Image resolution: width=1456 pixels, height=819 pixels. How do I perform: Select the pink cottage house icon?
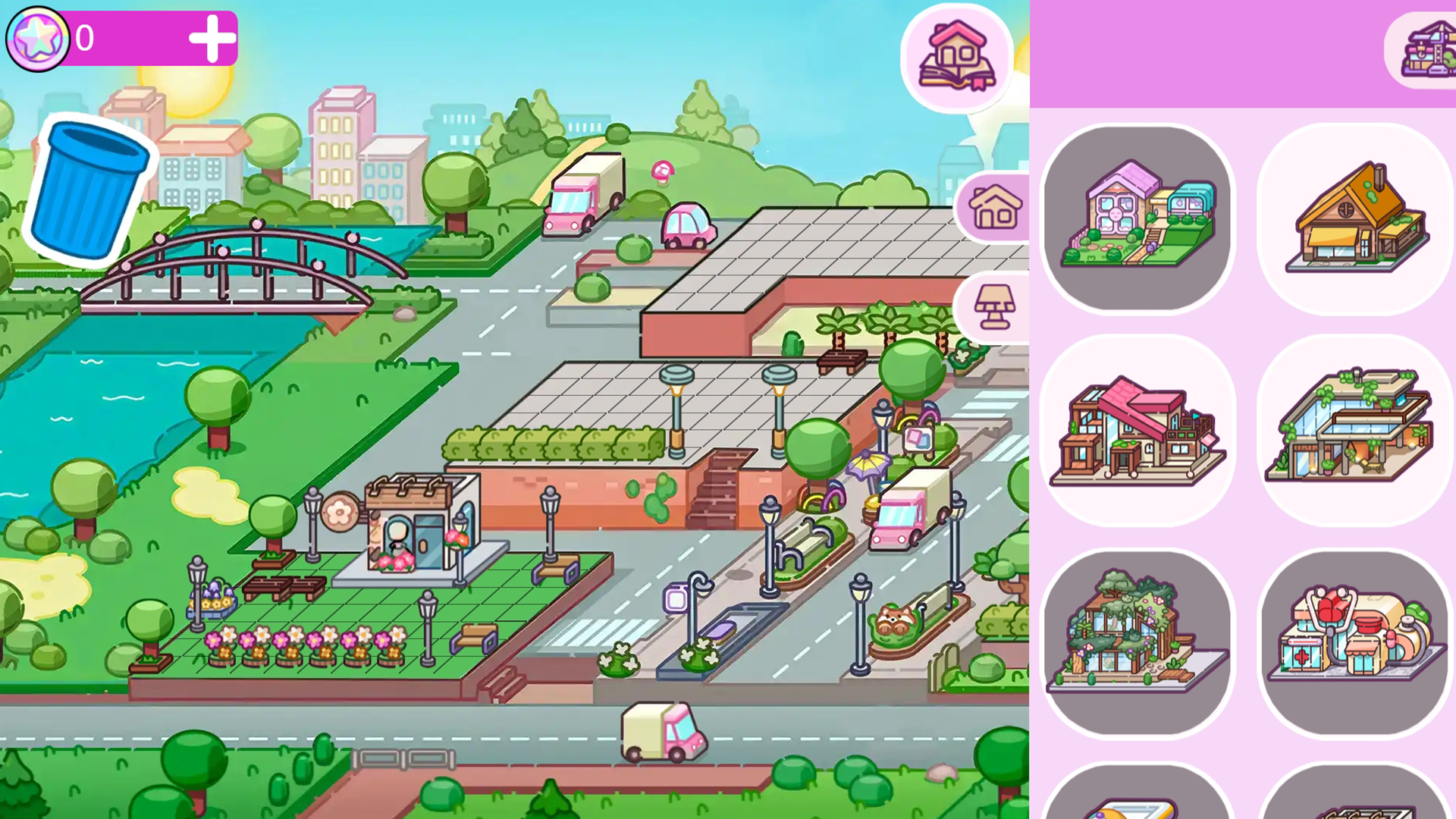click(1137, 218)
